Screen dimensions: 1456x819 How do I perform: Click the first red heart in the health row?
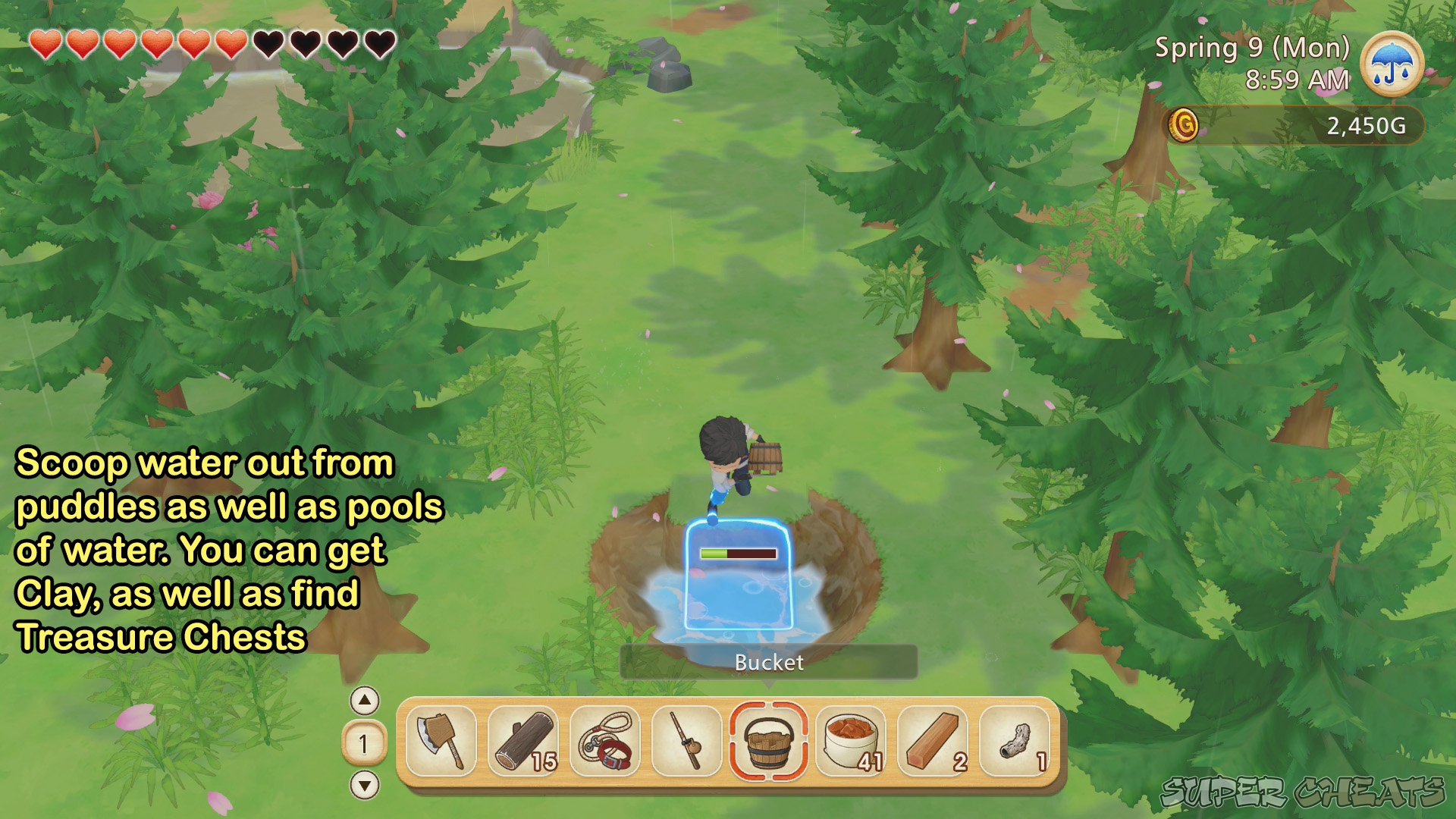pyautogui.click(x=45, y=42)
